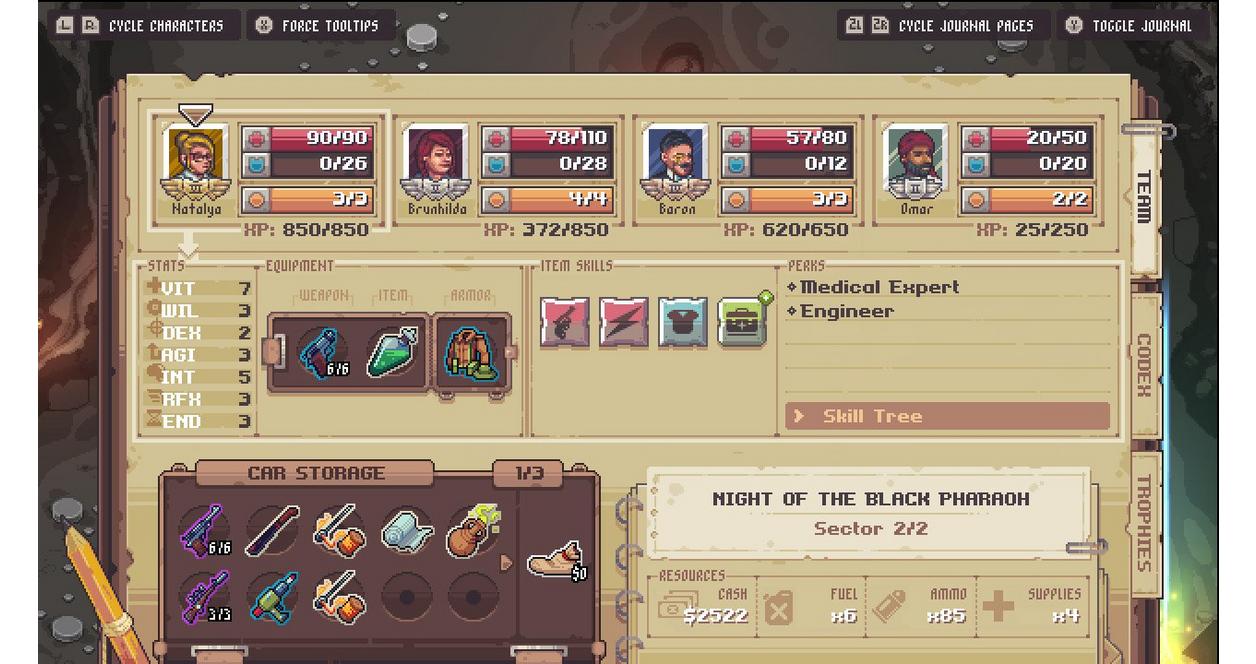Select Baron's character portrait
Viewport: 1256px width, 664px height.
[676, 161]
